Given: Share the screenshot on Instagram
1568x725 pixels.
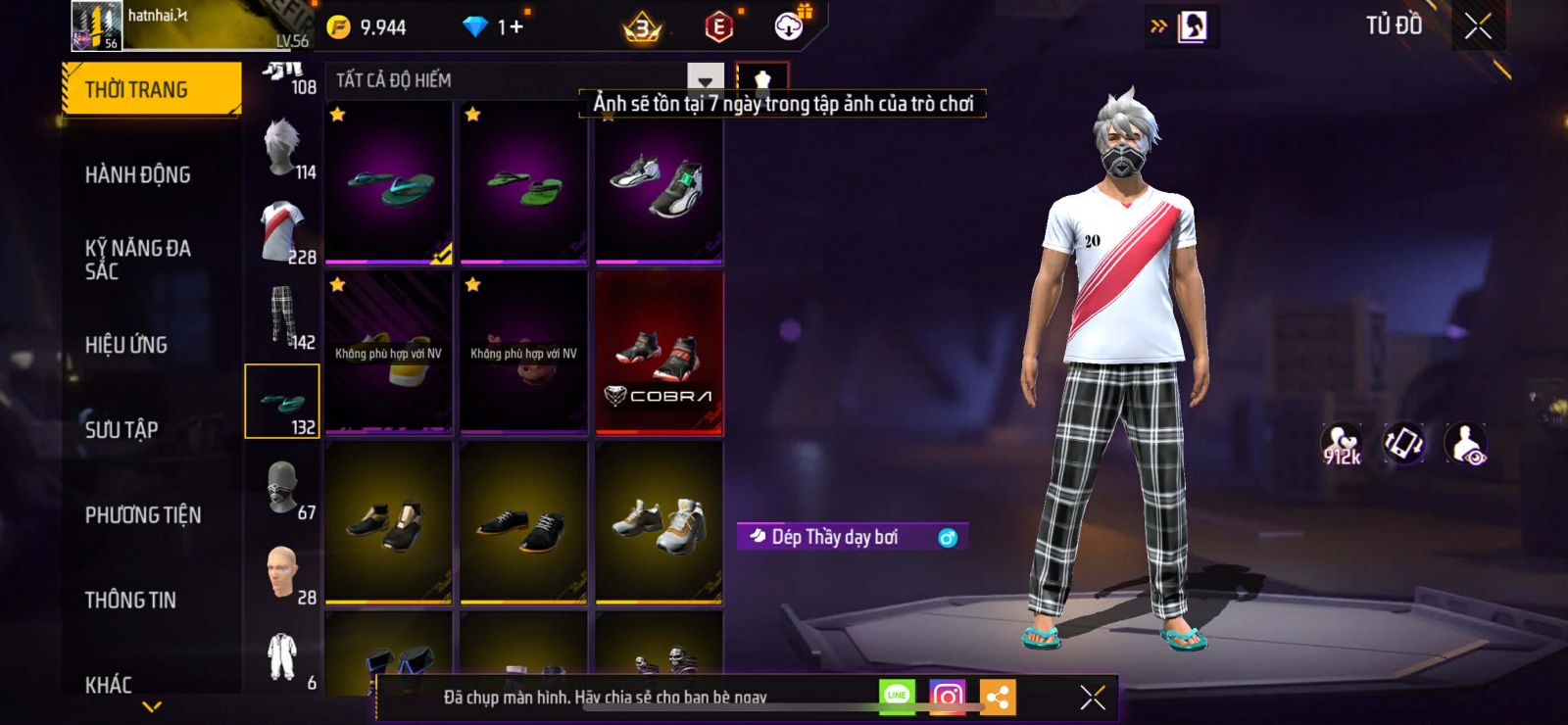Looking at the screenshot, I should 947,697.
